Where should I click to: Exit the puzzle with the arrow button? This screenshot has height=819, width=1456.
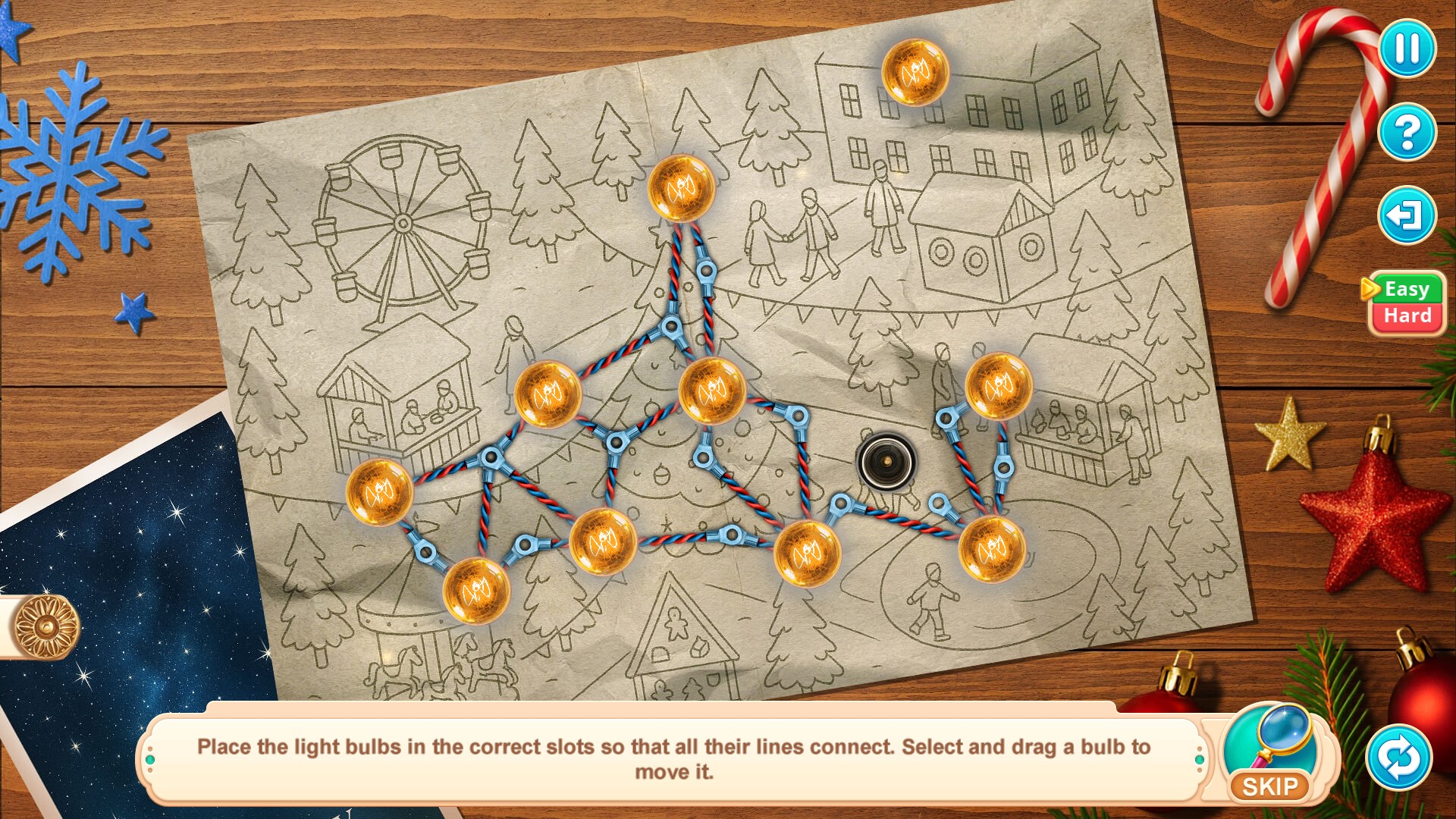click(1407, 215)
